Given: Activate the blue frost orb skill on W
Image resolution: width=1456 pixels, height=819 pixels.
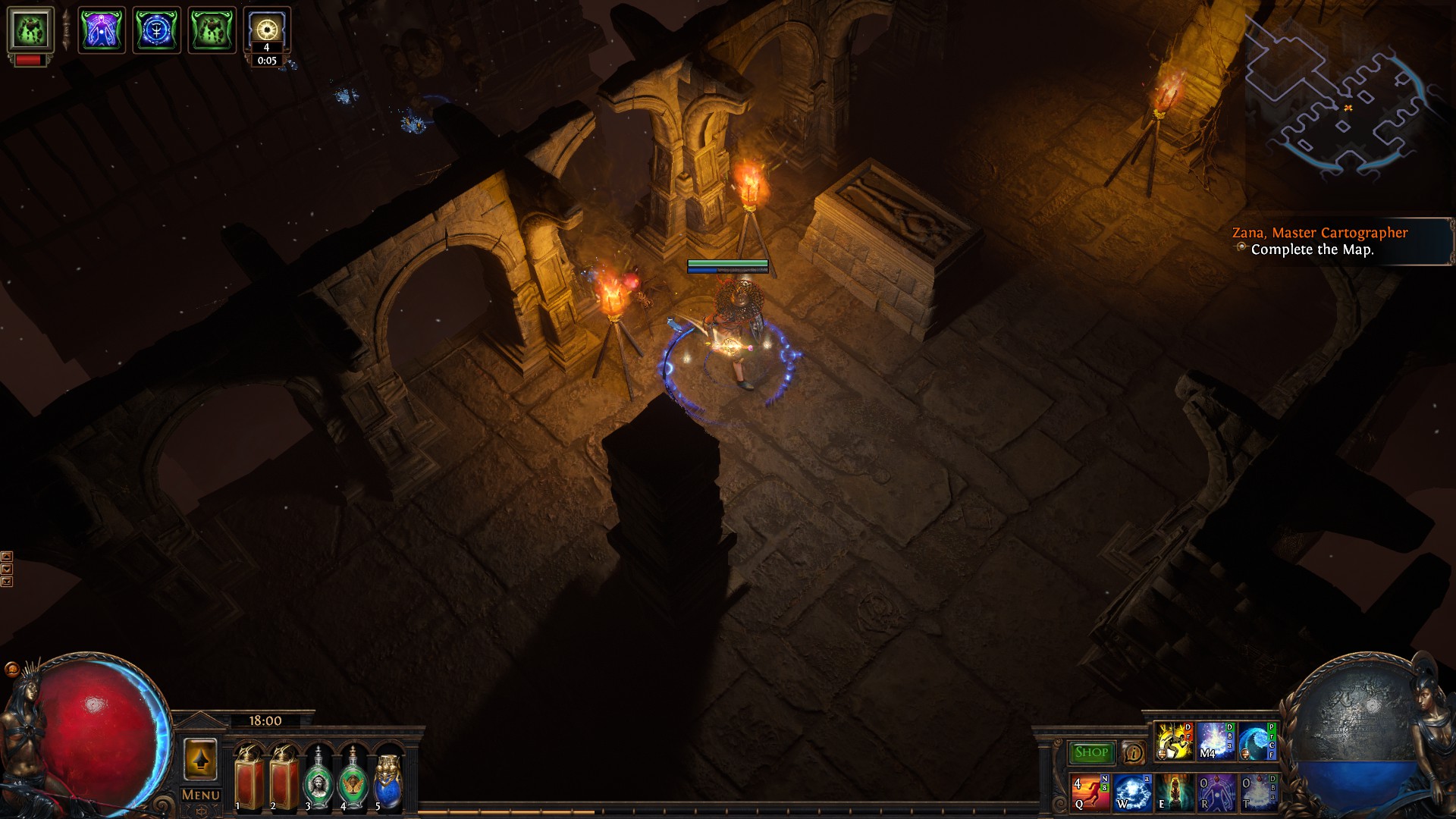Looking at the screenshot, I should pyautogui.click(x=1132, y=792).
